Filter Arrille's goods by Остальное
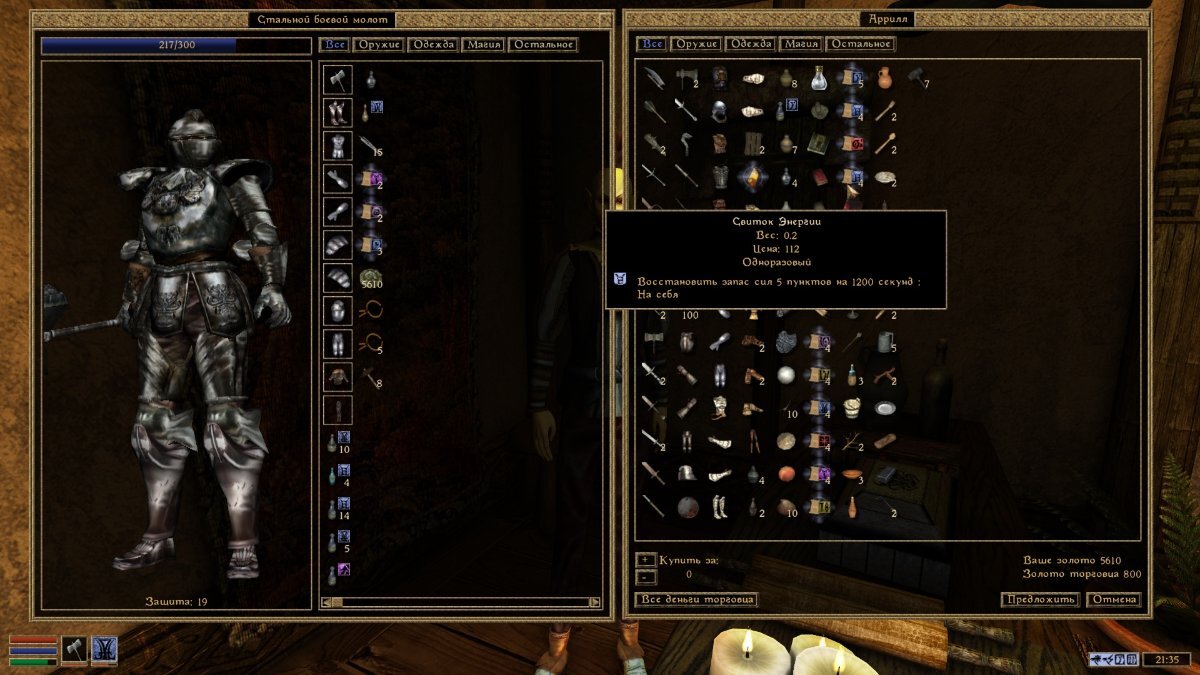 860,44
